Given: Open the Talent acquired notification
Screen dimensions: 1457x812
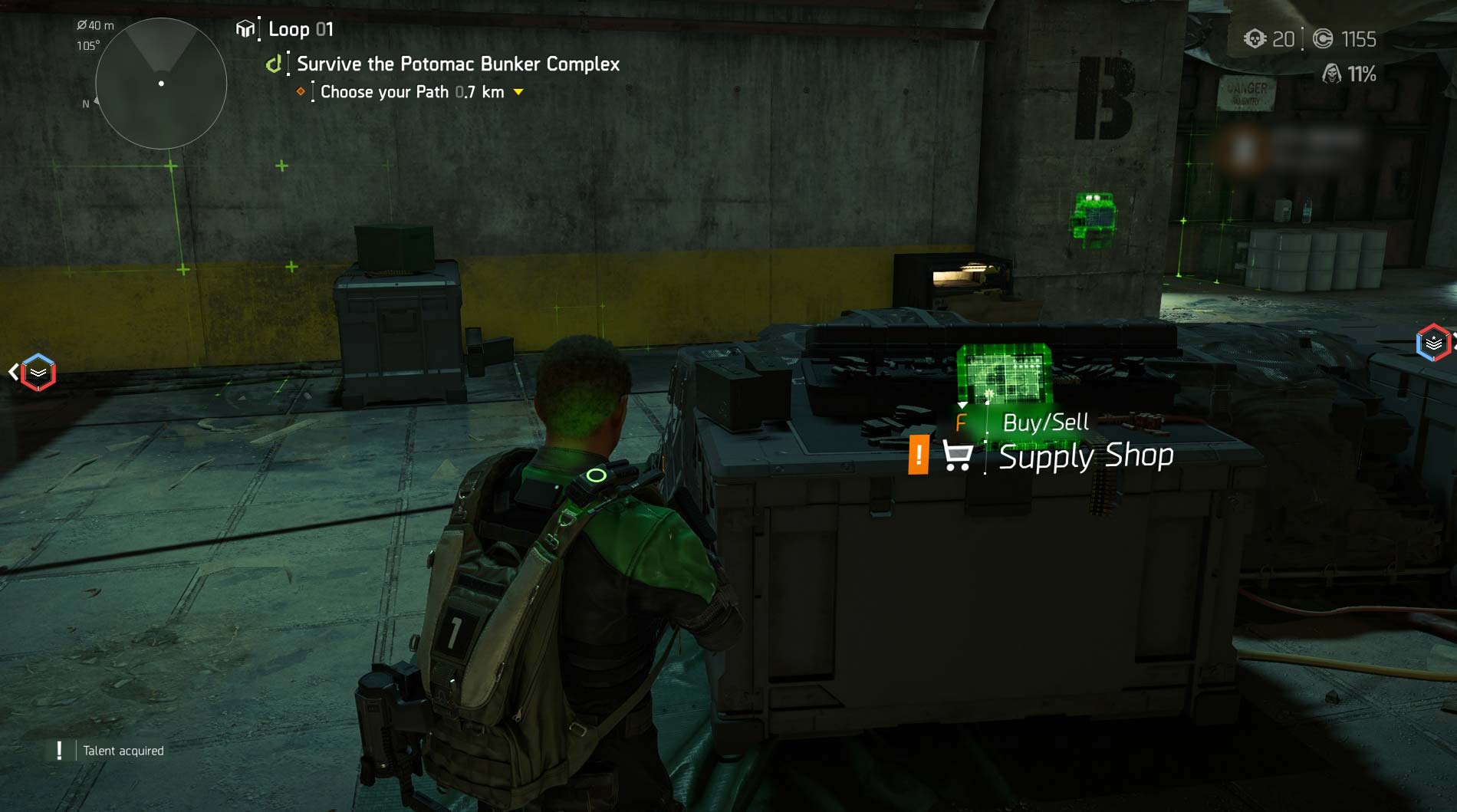Looking at the screenshot, I should coord(123,751).
